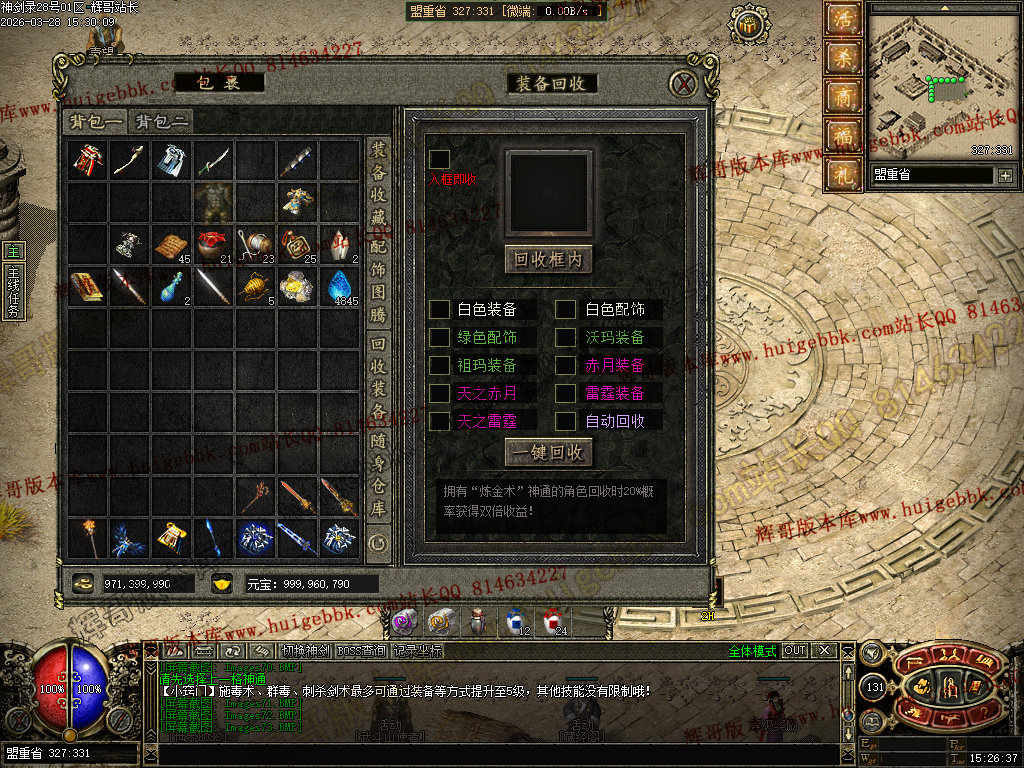
Task: Select the blue gem stack of 4845
Action: (339, 286)
